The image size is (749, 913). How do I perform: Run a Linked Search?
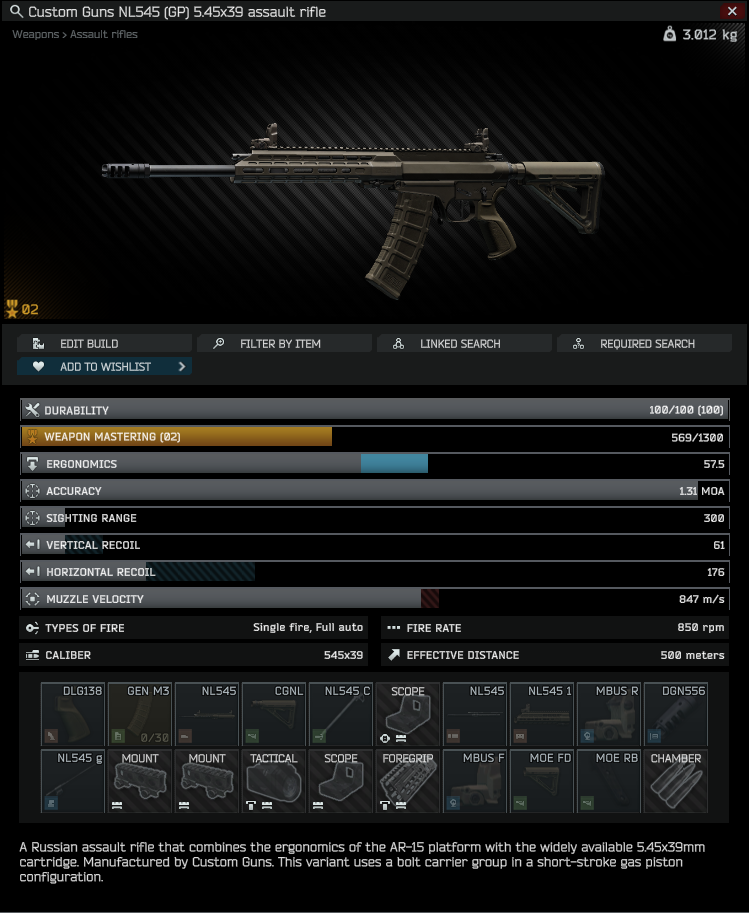(464, 343)
